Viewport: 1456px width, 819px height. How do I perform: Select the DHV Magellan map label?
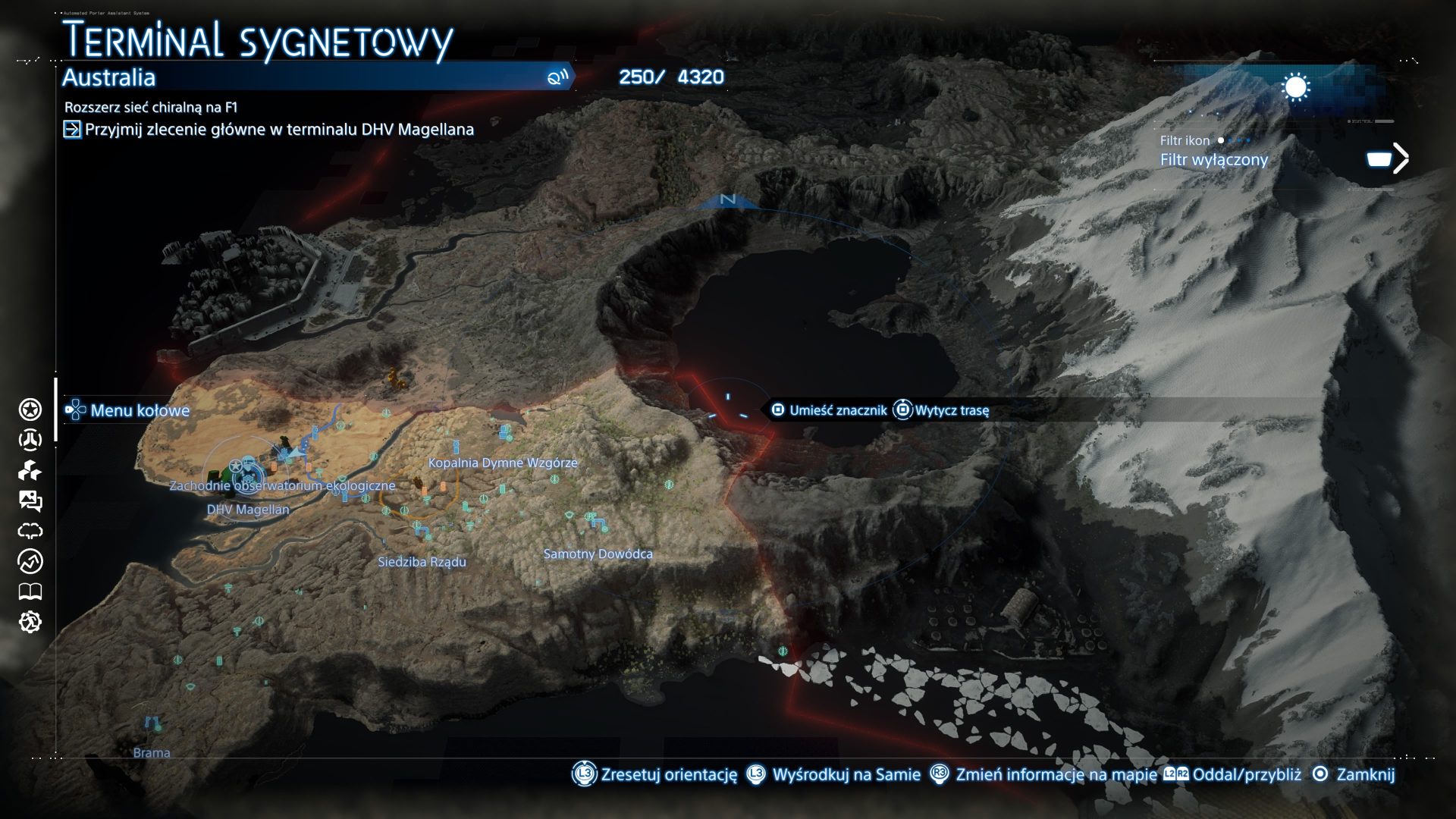click(x=248, y=510)
